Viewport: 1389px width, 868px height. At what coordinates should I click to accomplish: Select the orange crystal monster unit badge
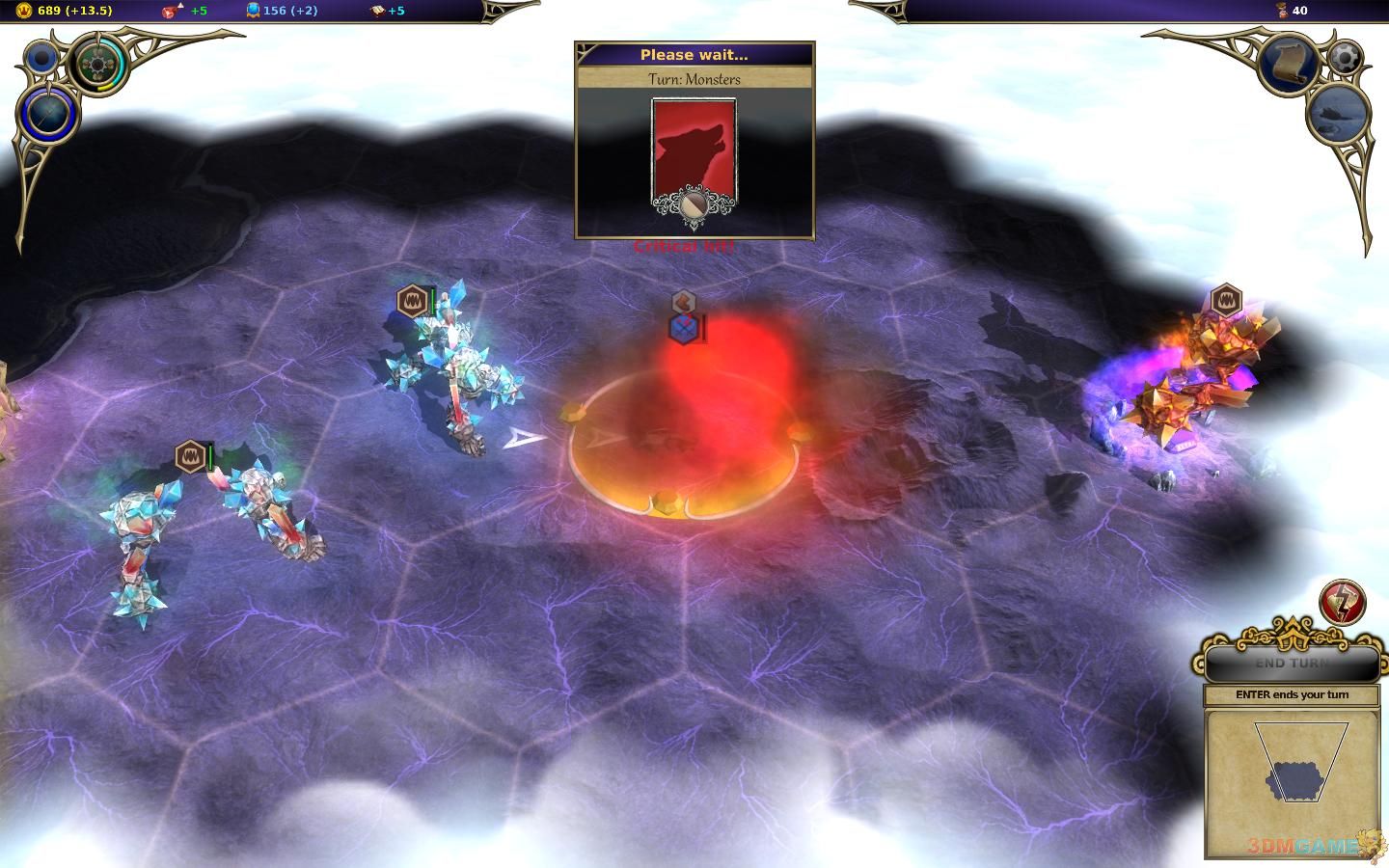pyautogui.click(x=1225, y=299)
